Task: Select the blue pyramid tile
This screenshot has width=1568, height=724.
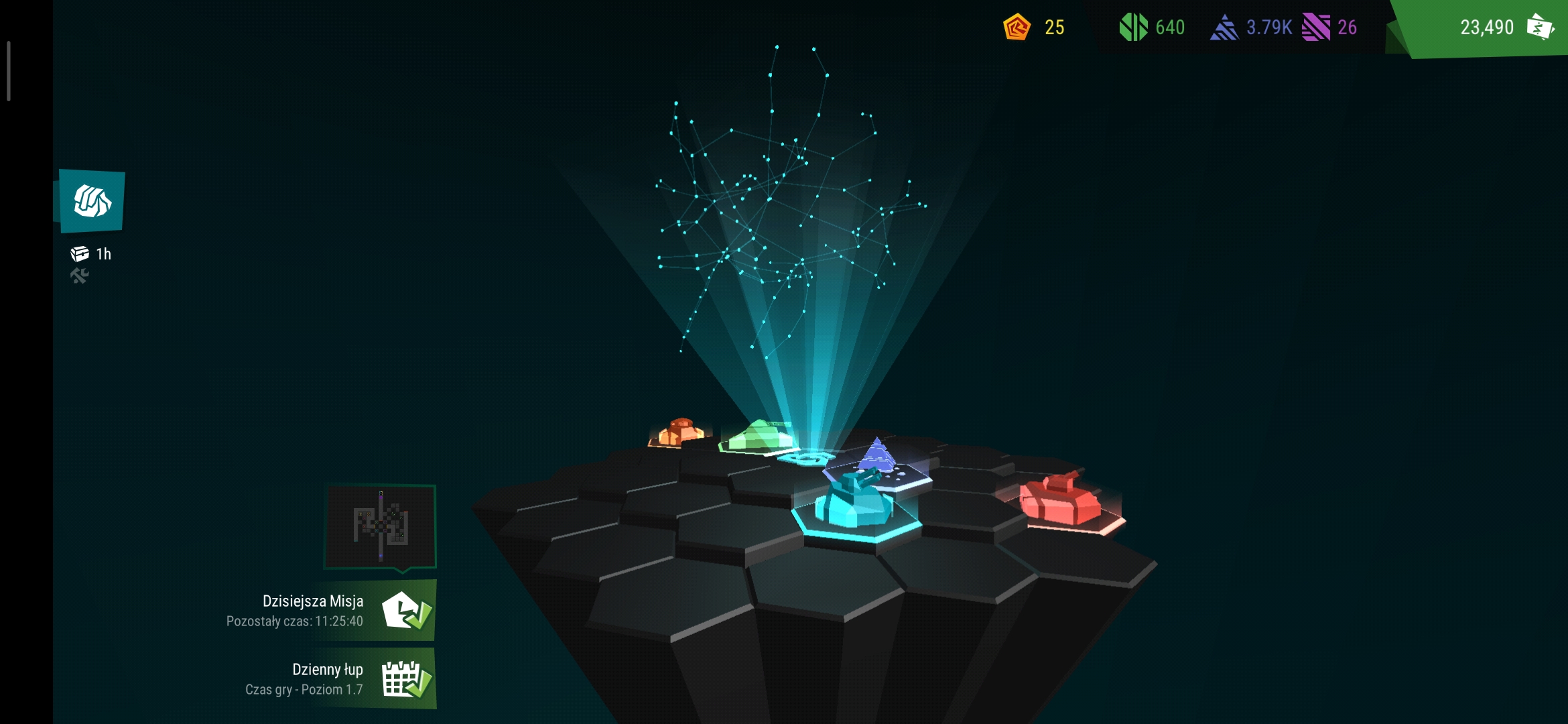Action: pyautogui.click(x=878, y=459)
